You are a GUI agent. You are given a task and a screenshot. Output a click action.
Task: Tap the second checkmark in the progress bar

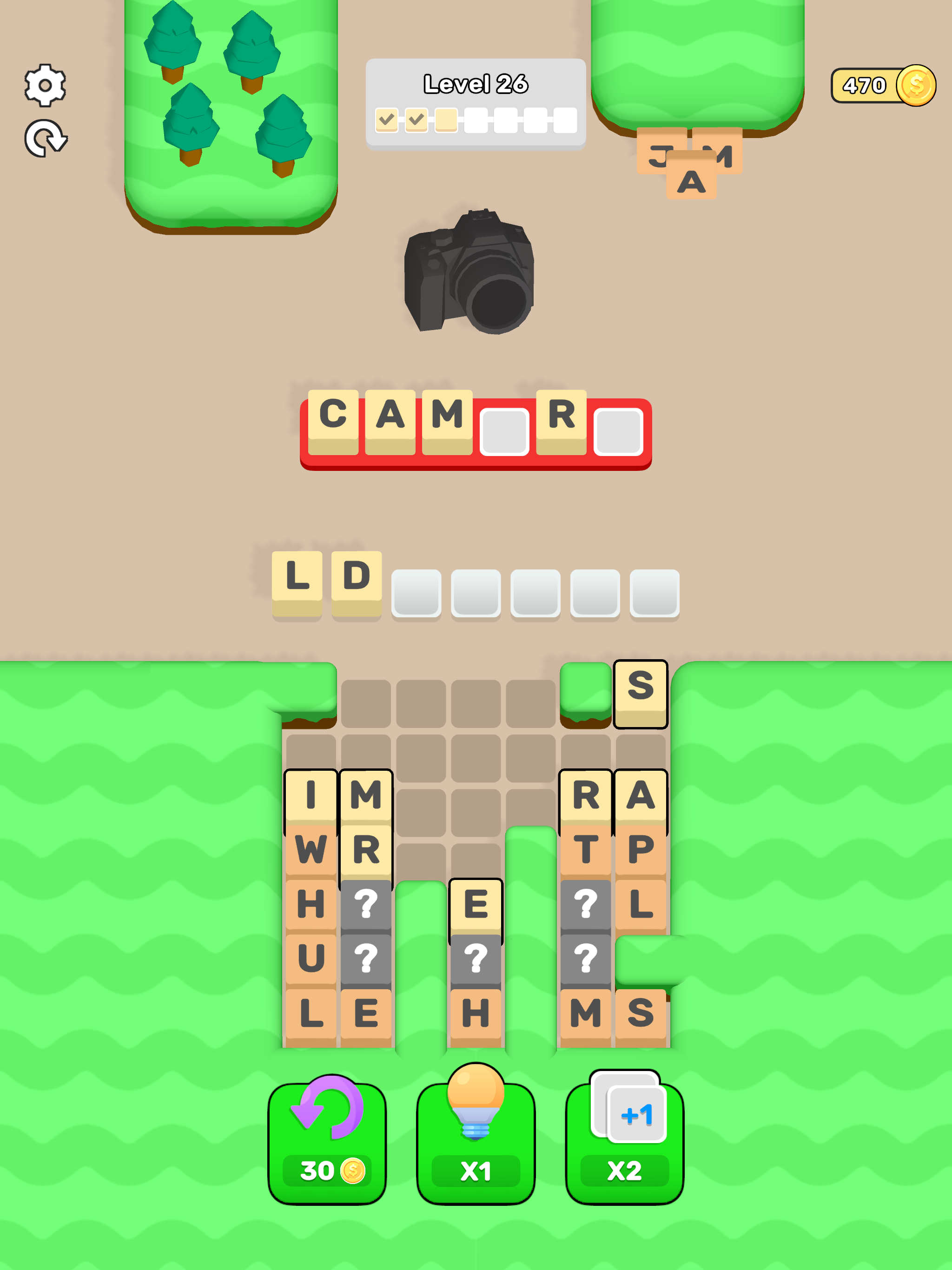416,119
